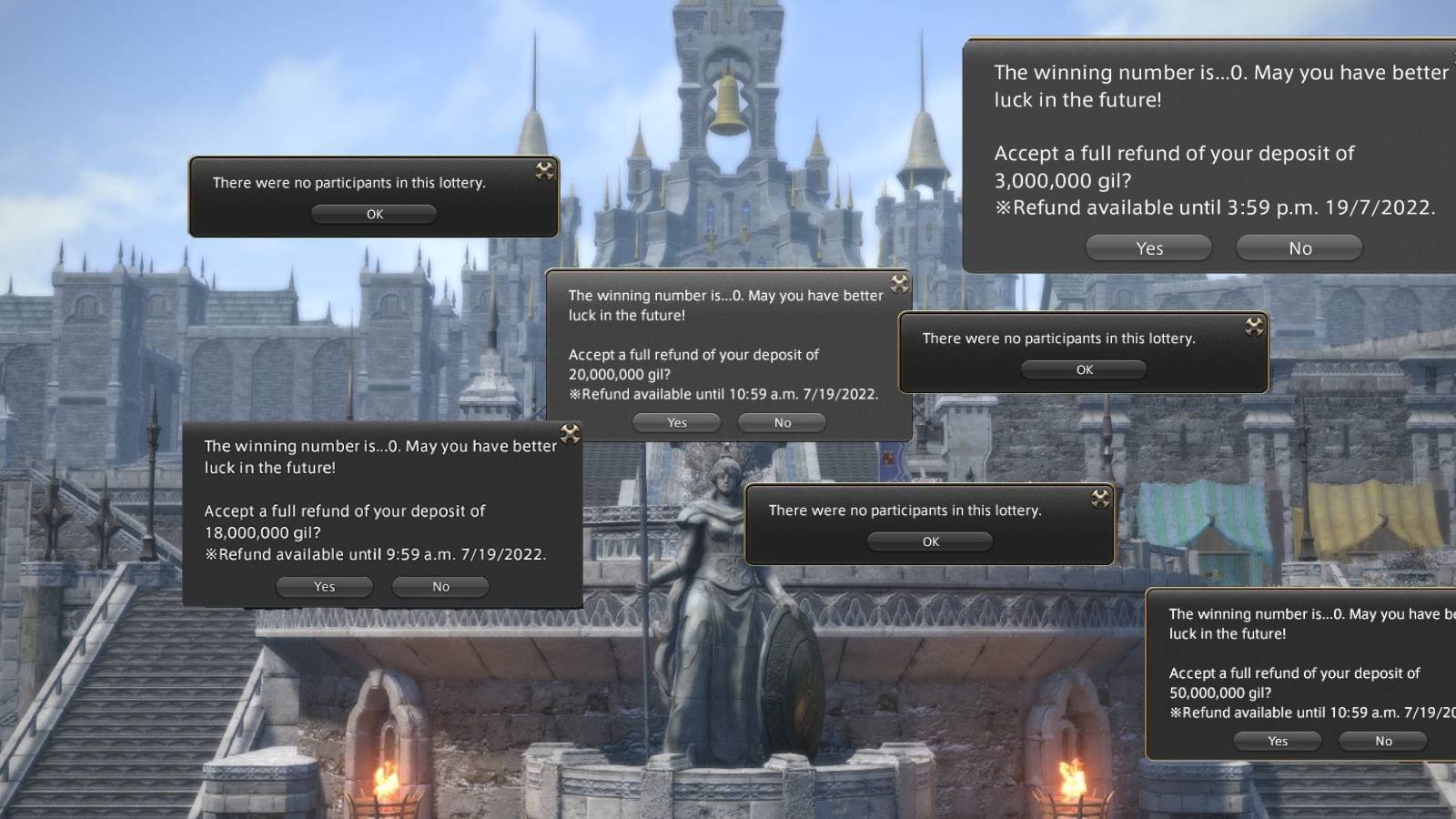Viewport: 1456px width, 819px height.
Task: Select Yes to refund the 3,000,000 gil deposit
Action: [x=1149, y=248]
